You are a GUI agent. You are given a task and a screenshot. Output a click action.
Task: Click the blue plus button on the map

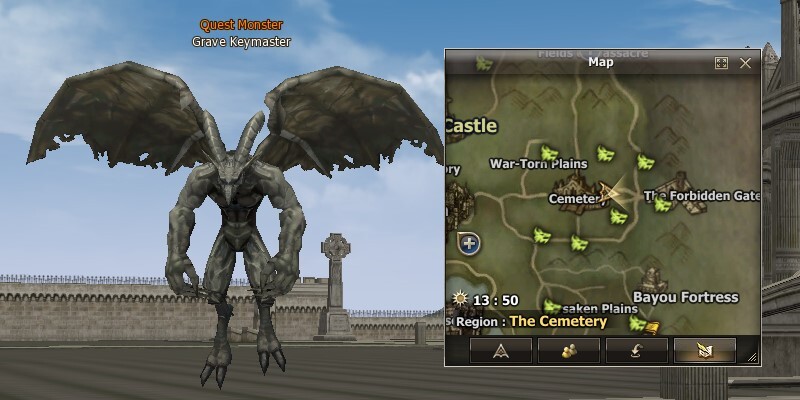click(470, 243)
